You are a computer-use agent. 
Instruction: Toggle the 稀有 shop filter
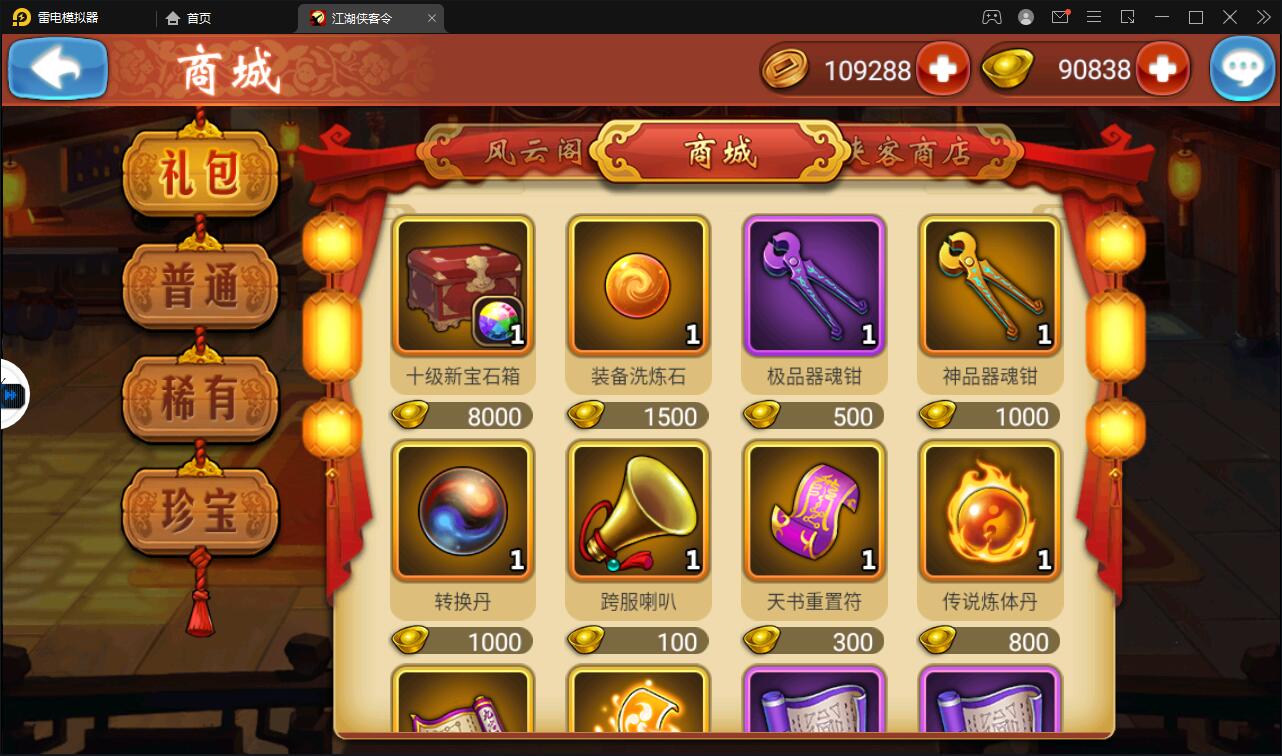[200, 398]
